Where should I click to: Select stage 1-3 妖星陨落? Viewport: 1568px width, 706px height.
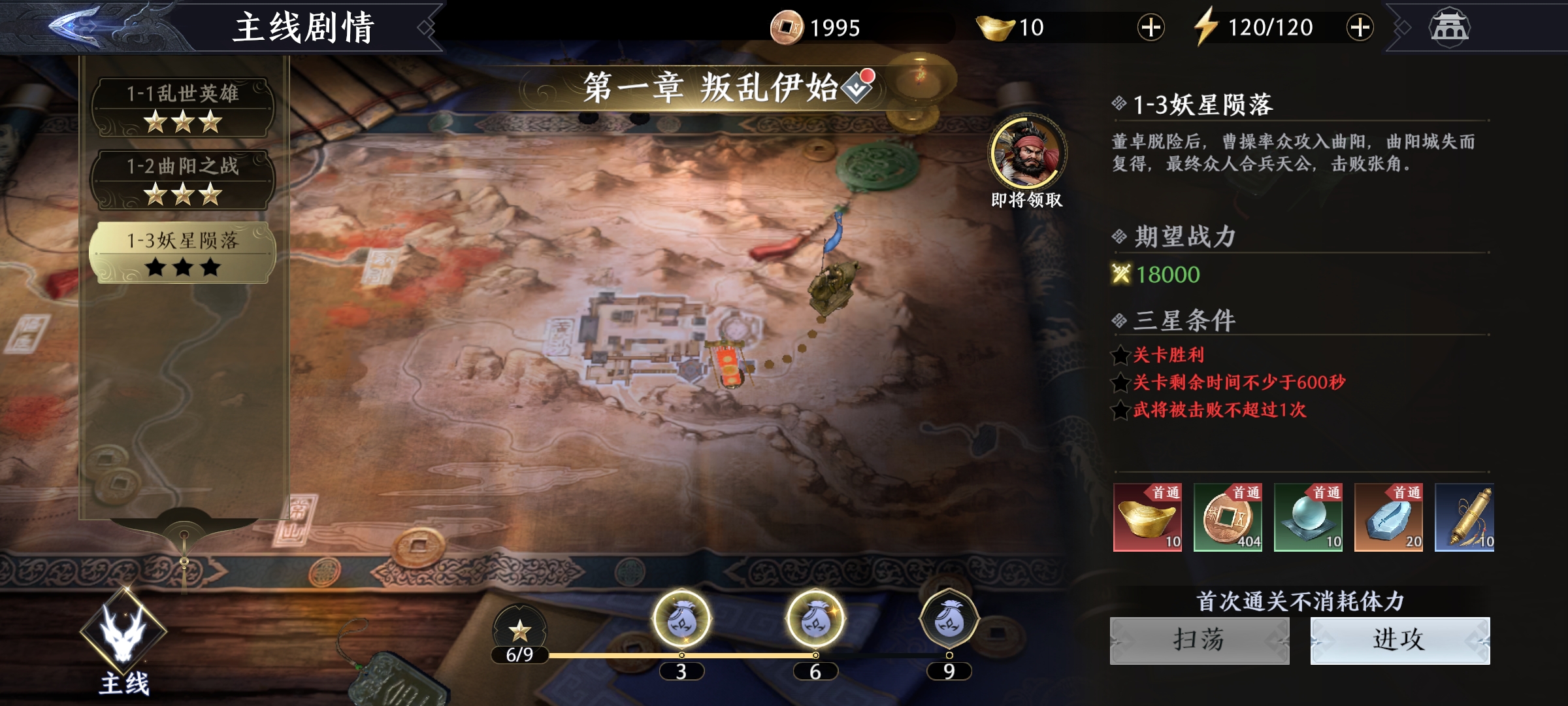[182, 253]
